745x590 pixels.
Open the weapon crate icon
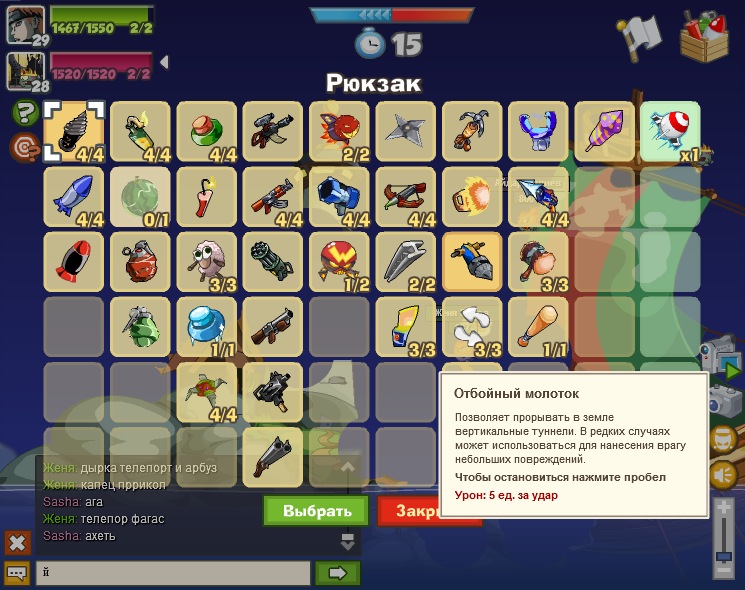(706, 37)
